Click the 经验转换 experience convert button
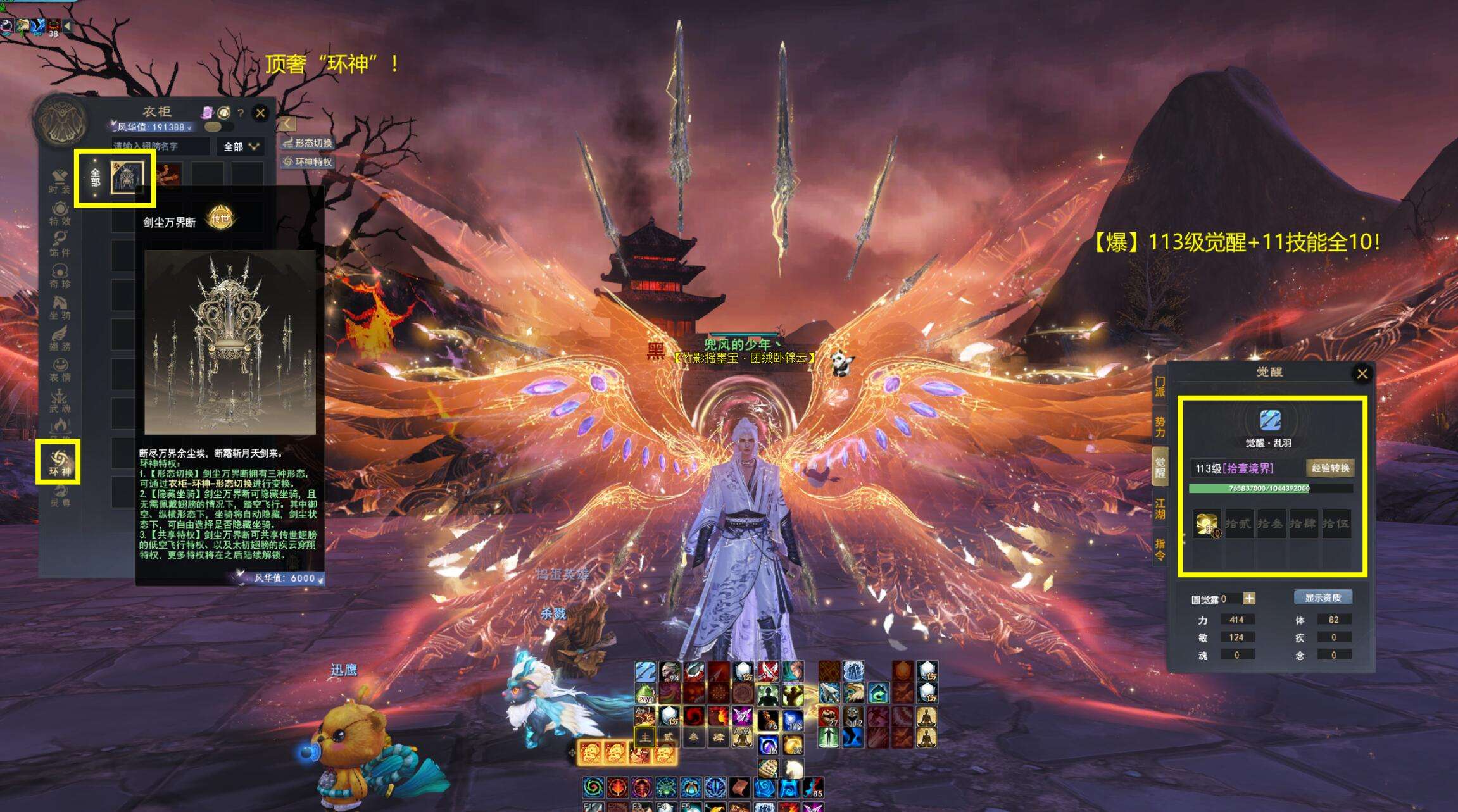The width and height of the screenshot is (1458, 812). (x=1330, y=468)
